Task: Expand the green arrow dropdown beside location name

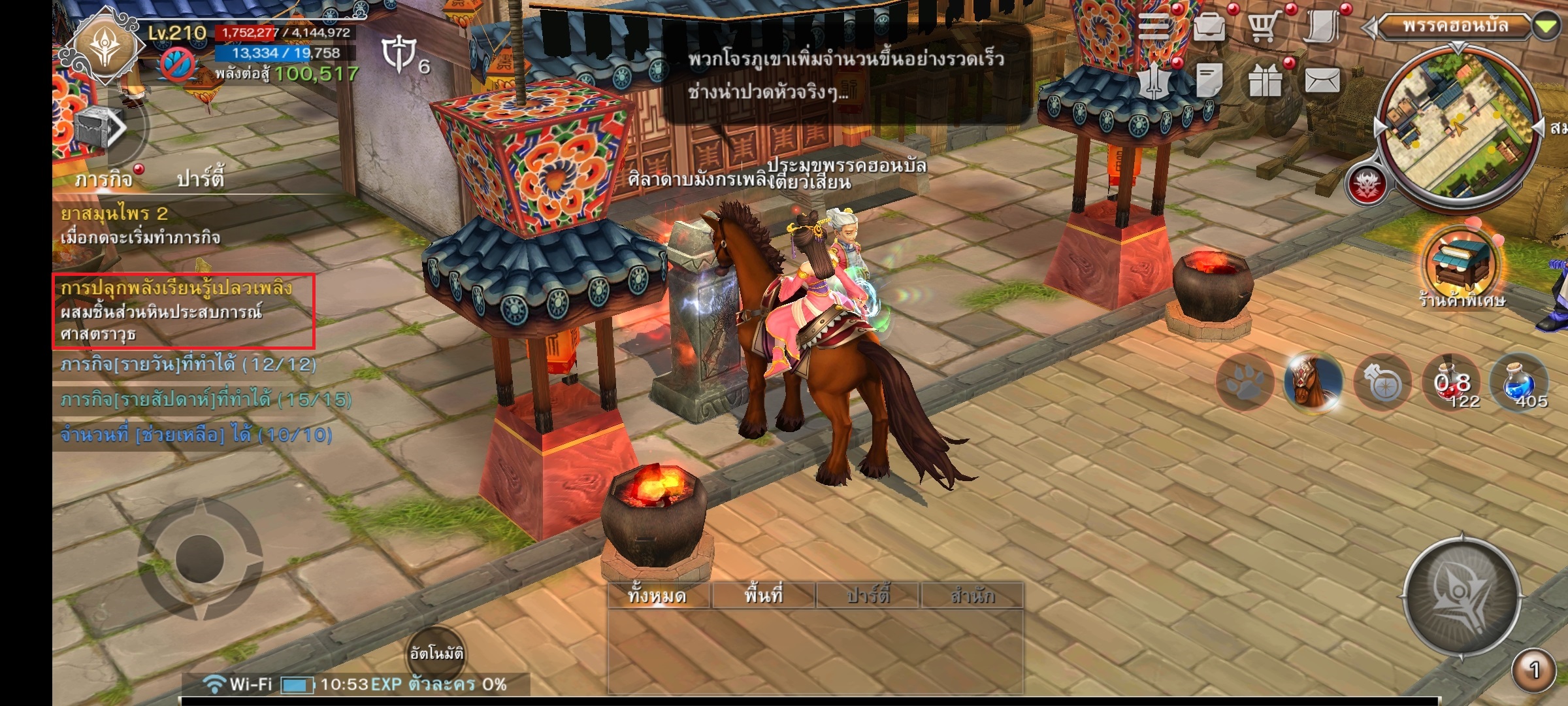Action: click(x=1546, y=27)
